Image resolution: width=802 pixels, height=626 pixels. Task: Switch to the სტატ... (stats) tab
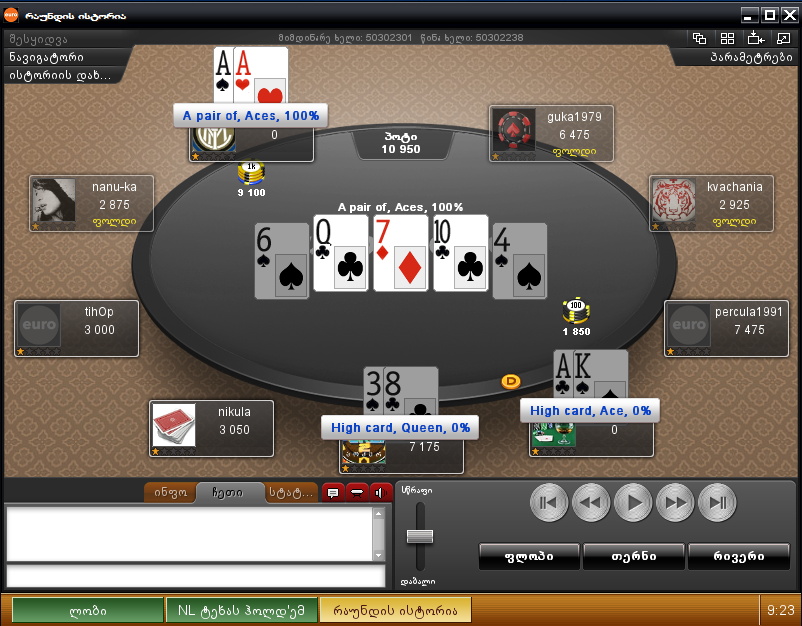[290, 492]
